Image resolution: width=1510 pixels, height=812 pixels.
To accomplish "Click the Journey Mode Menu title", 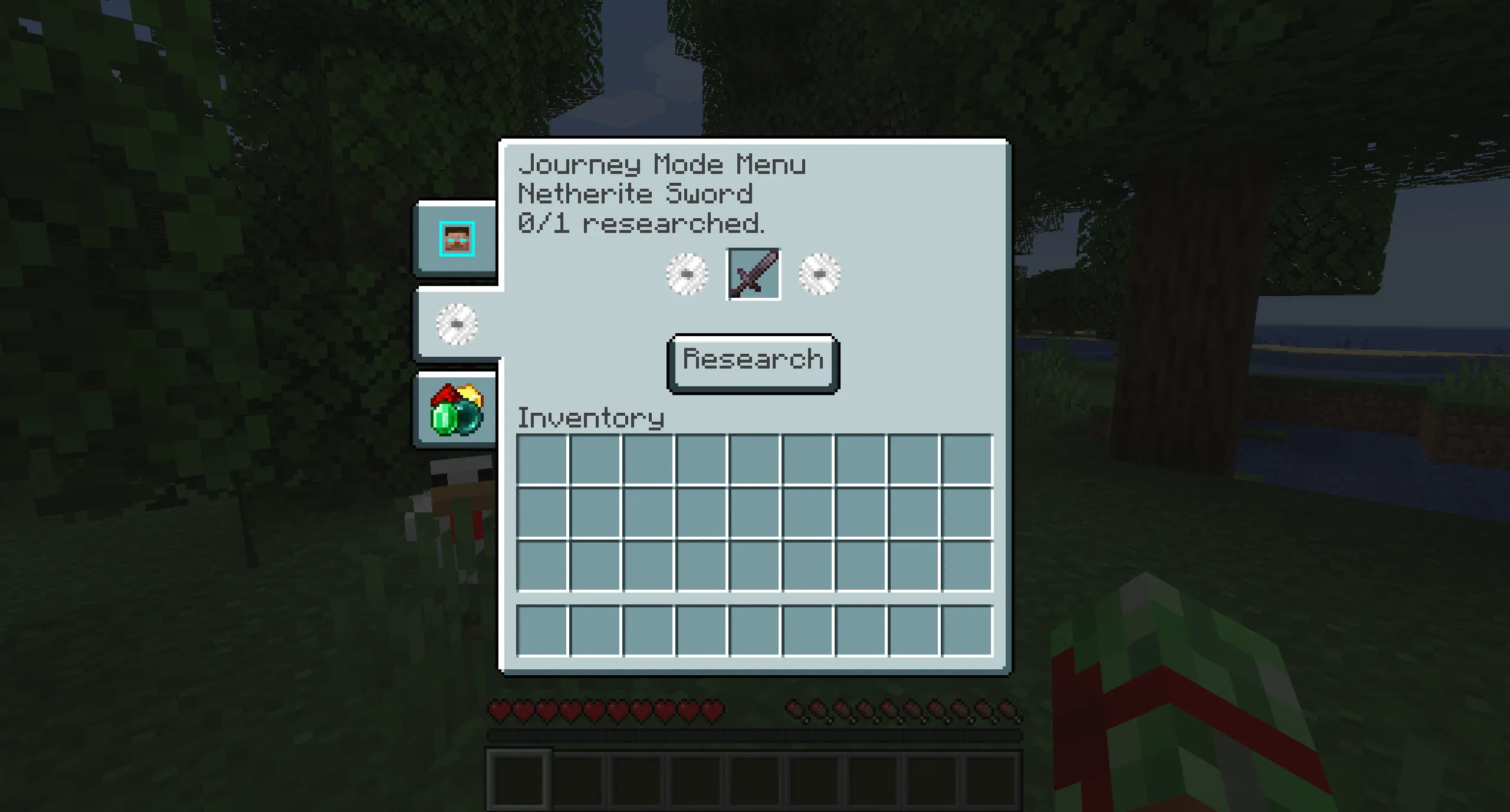I will point(662,165).
